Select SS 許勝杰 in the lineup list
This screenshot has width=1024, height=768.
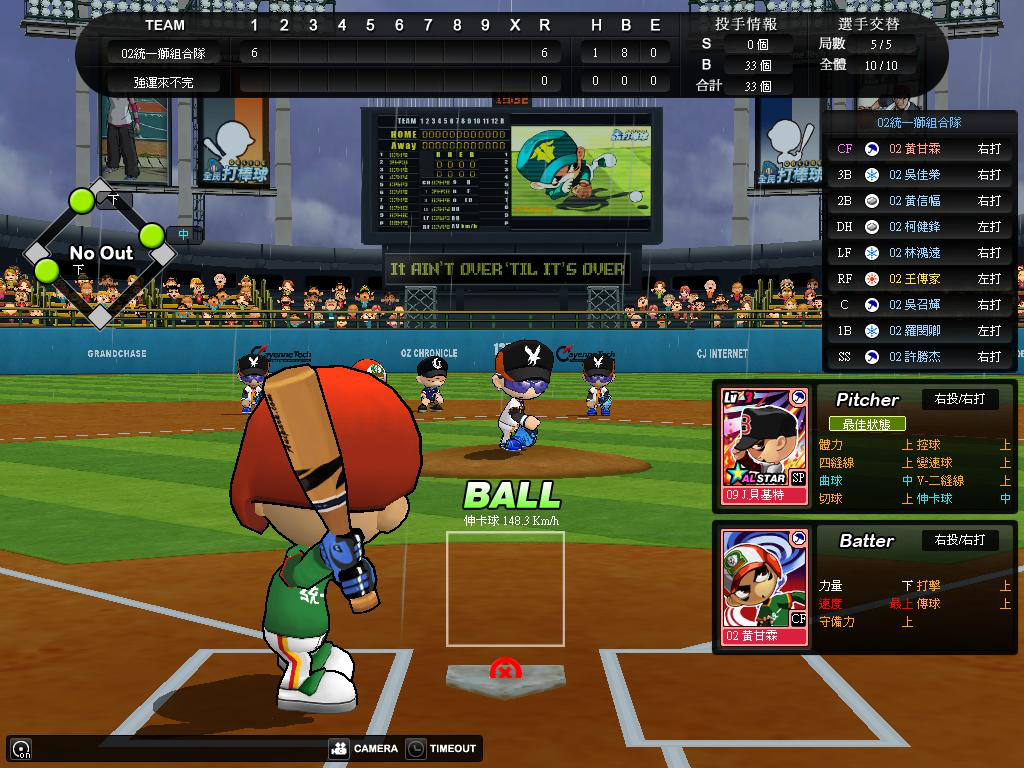[918, 357]
